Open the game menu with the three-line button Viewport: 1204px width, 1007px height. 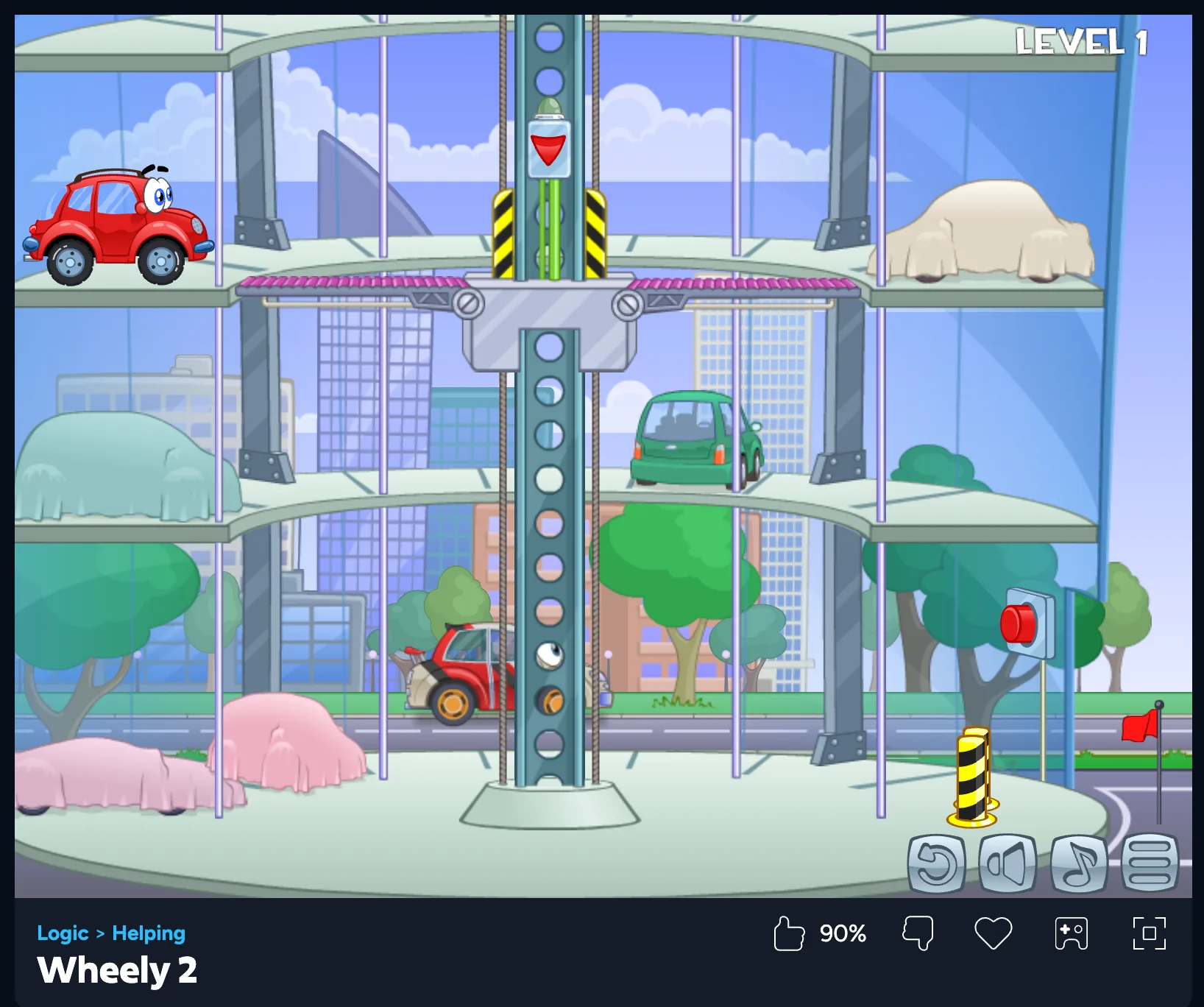click(1150, 863)
